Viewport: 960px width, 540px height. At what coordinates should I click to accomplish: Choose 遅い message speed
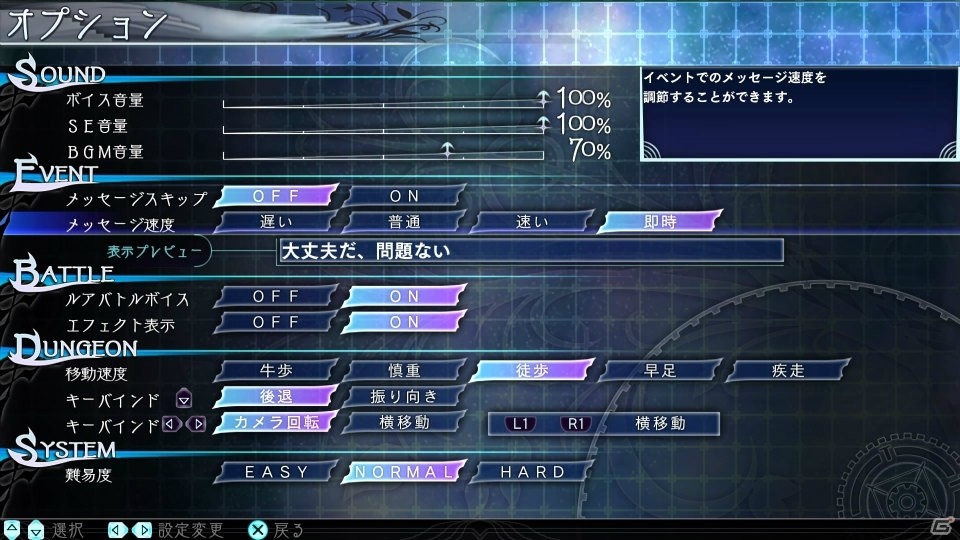click(x=277, y=222)
